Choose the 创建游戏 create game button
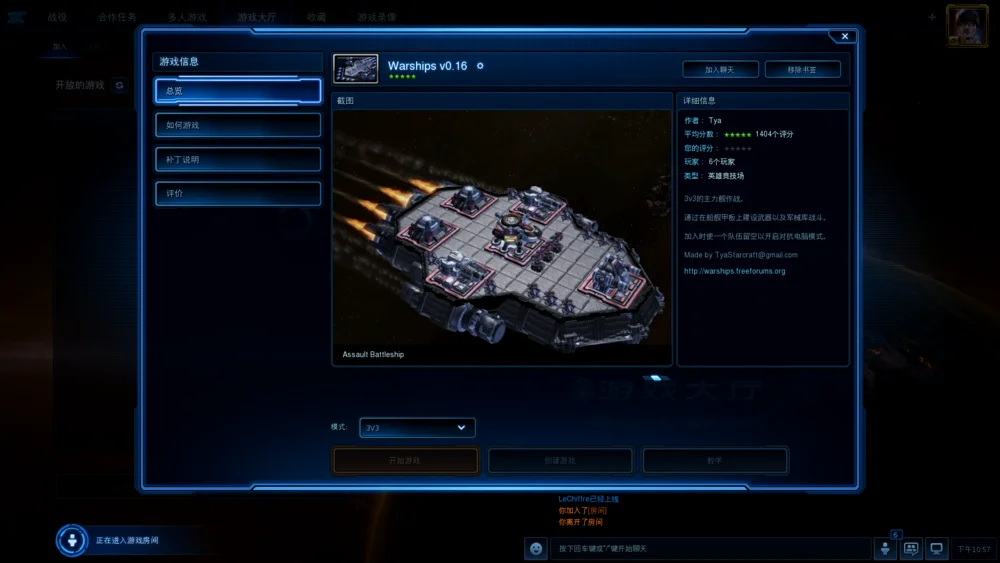This screenshot has width=1000, height=563. pyautogui.click(x=560, y=460)
